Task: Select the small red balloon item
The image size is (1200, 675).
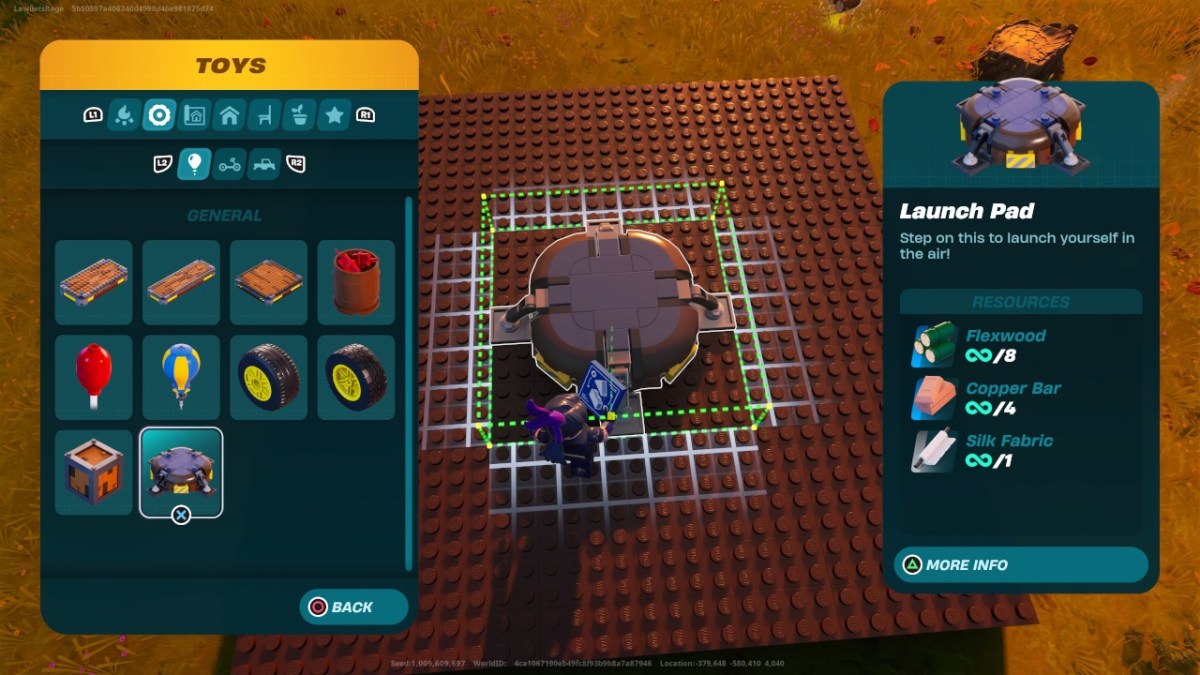Action: [93, 377]
